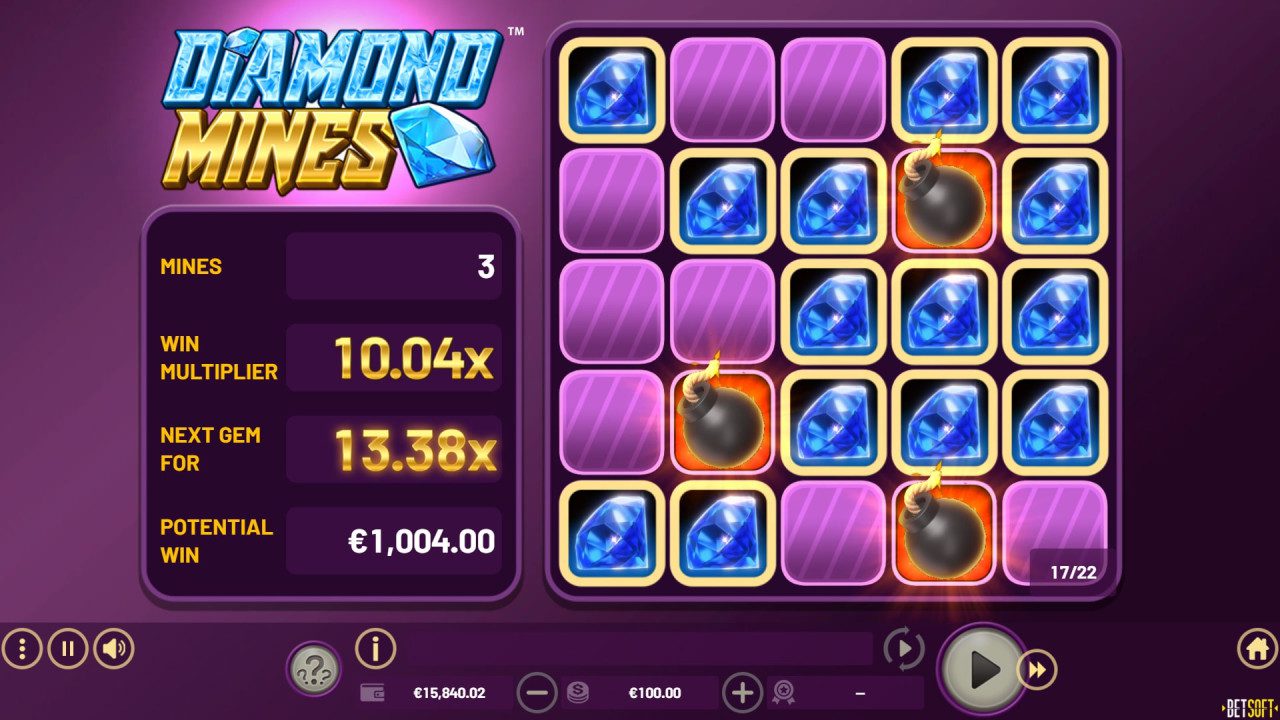Return to lobby with the home icon
Screen dimensions: 1280x720
(x=1256, y=649)
